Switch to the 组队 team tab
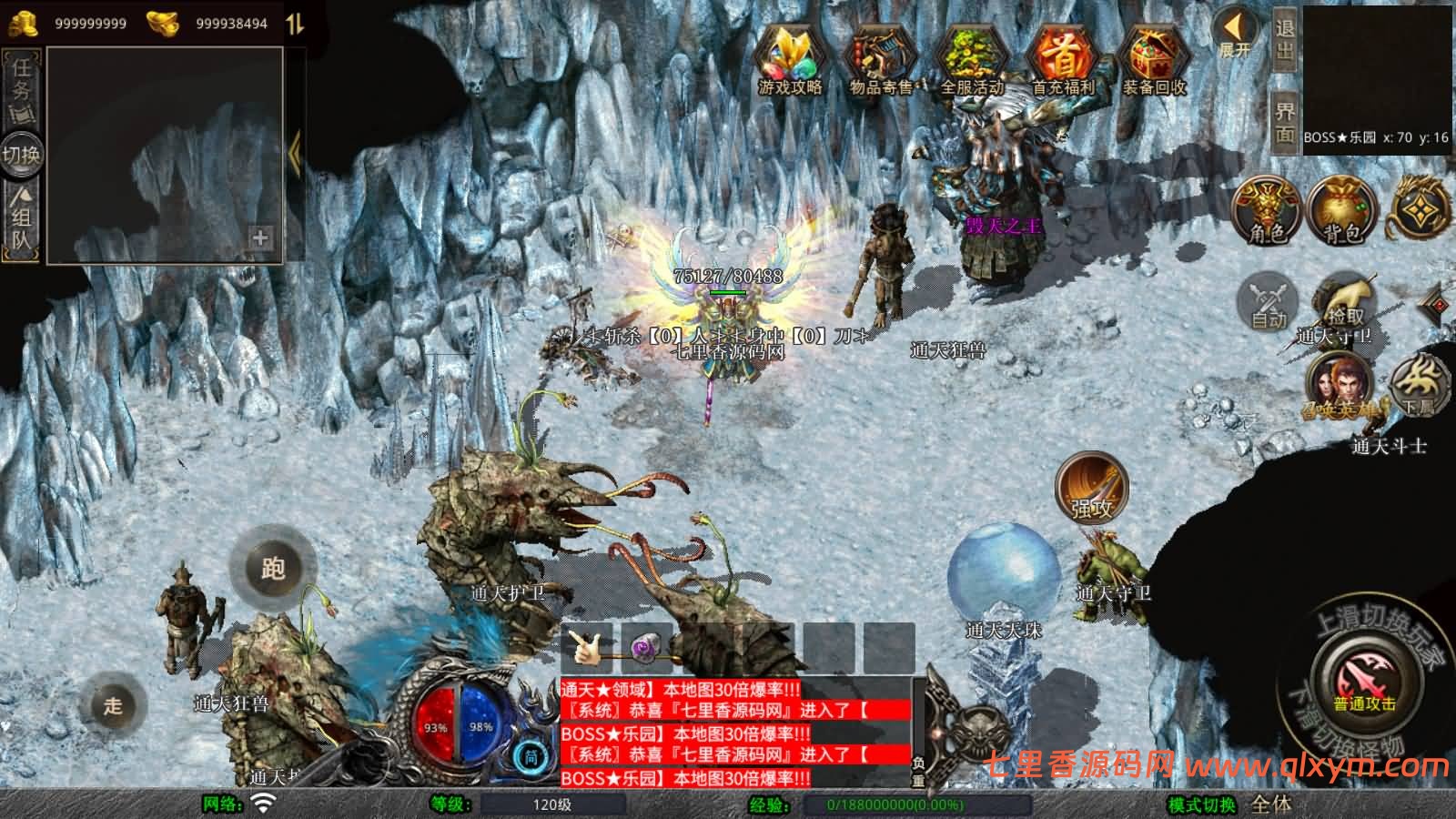The image size is (1456, 819). [x=21, y=217]
